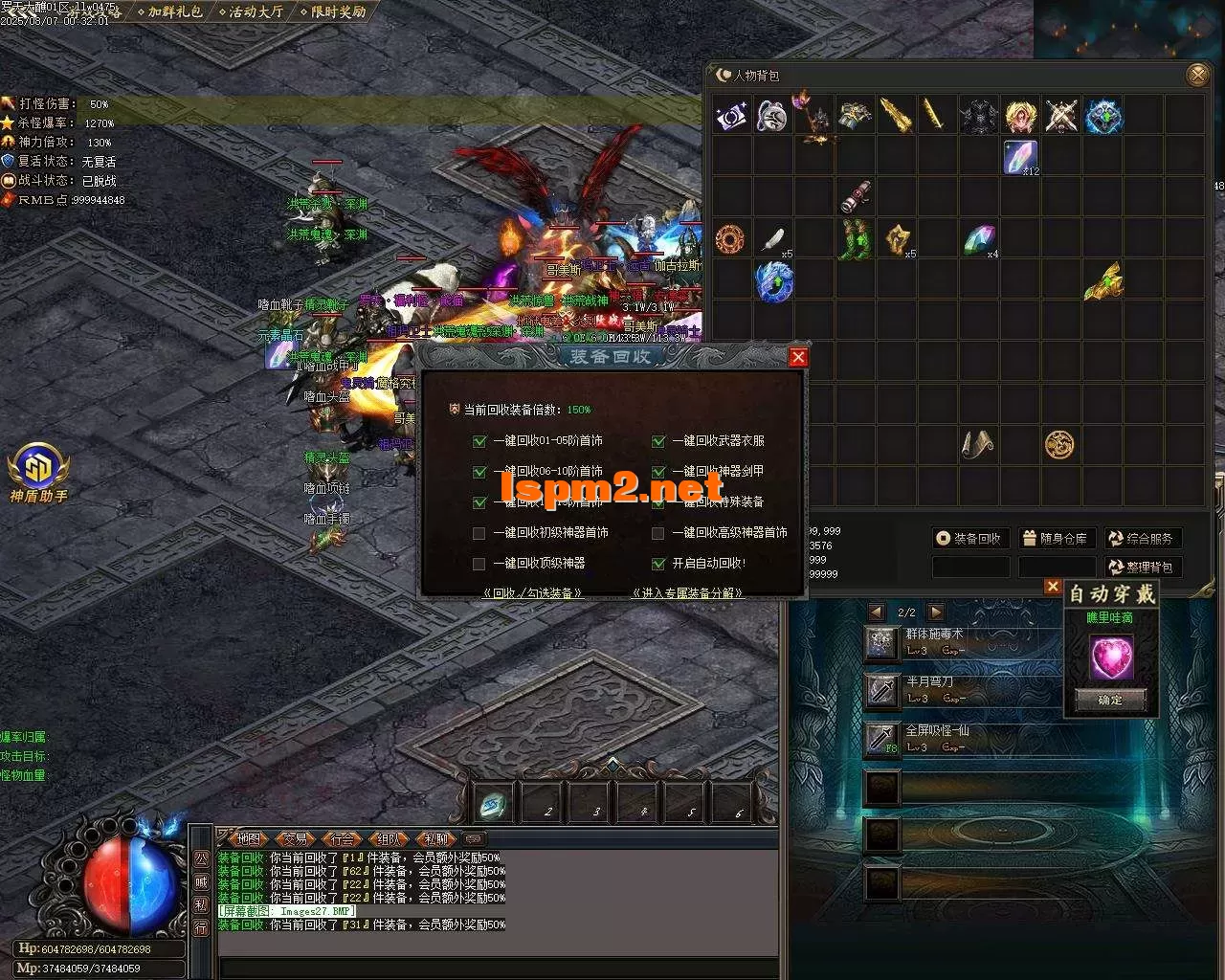
Task: Toggle the 一键回收武器衣服 checkbox
Action: [x=658, y=441]
